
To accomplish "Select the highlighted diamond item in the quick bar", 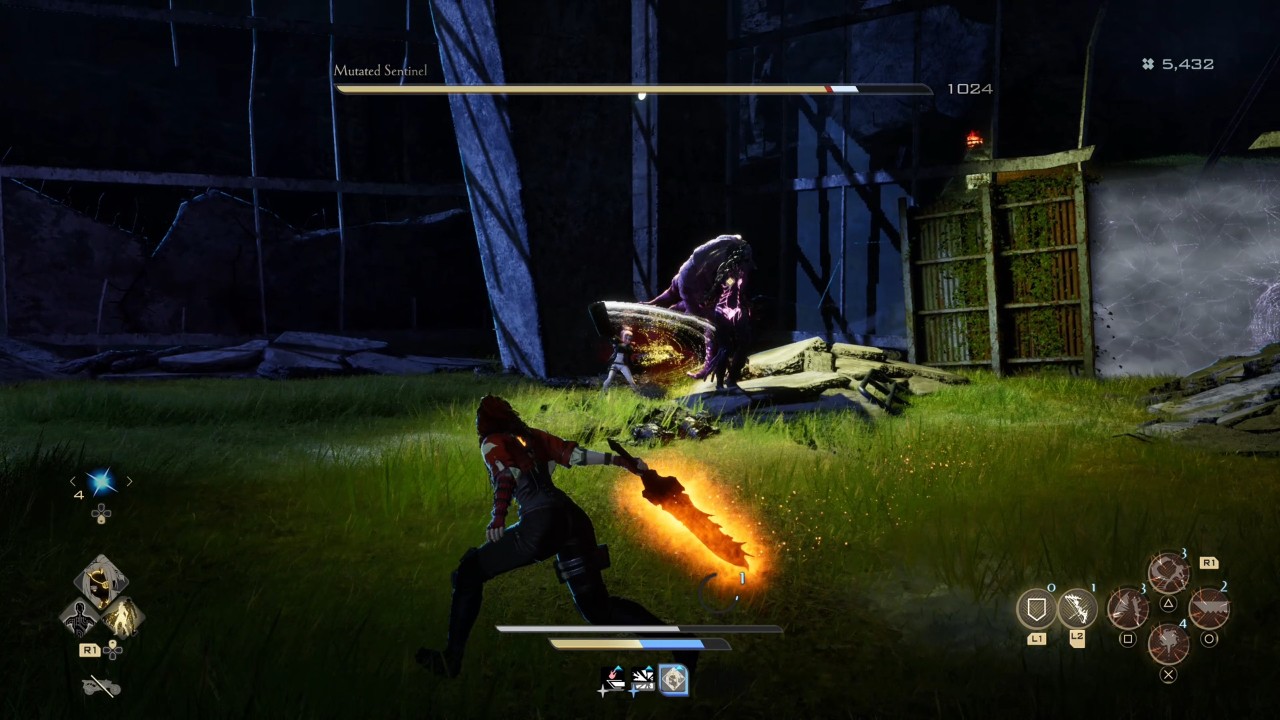I will [673, 680].
